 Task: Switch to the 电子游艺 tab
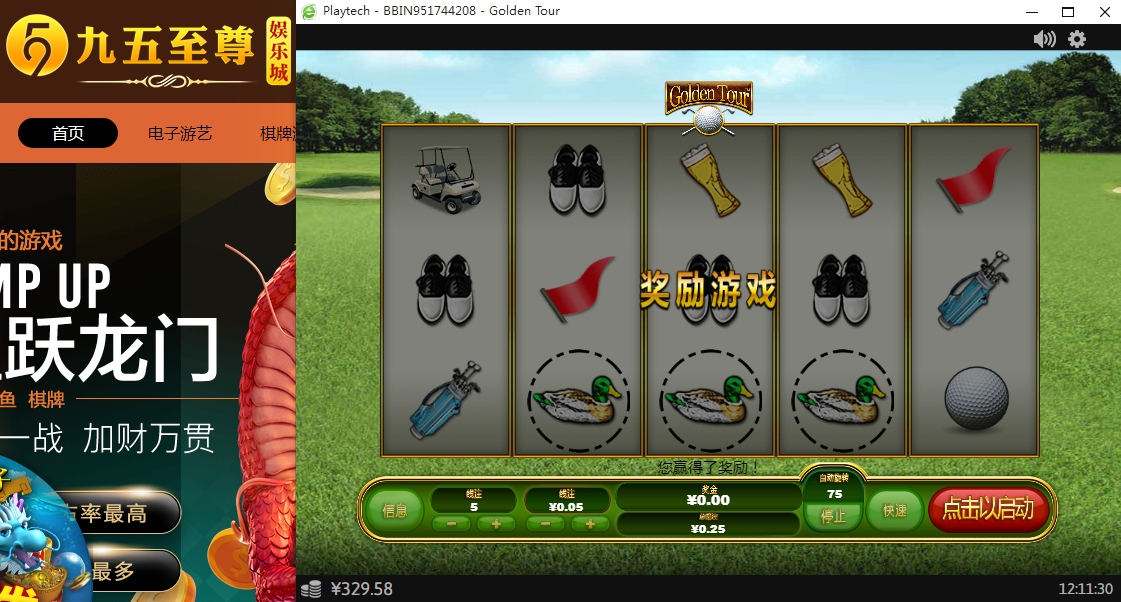[180, 133]
